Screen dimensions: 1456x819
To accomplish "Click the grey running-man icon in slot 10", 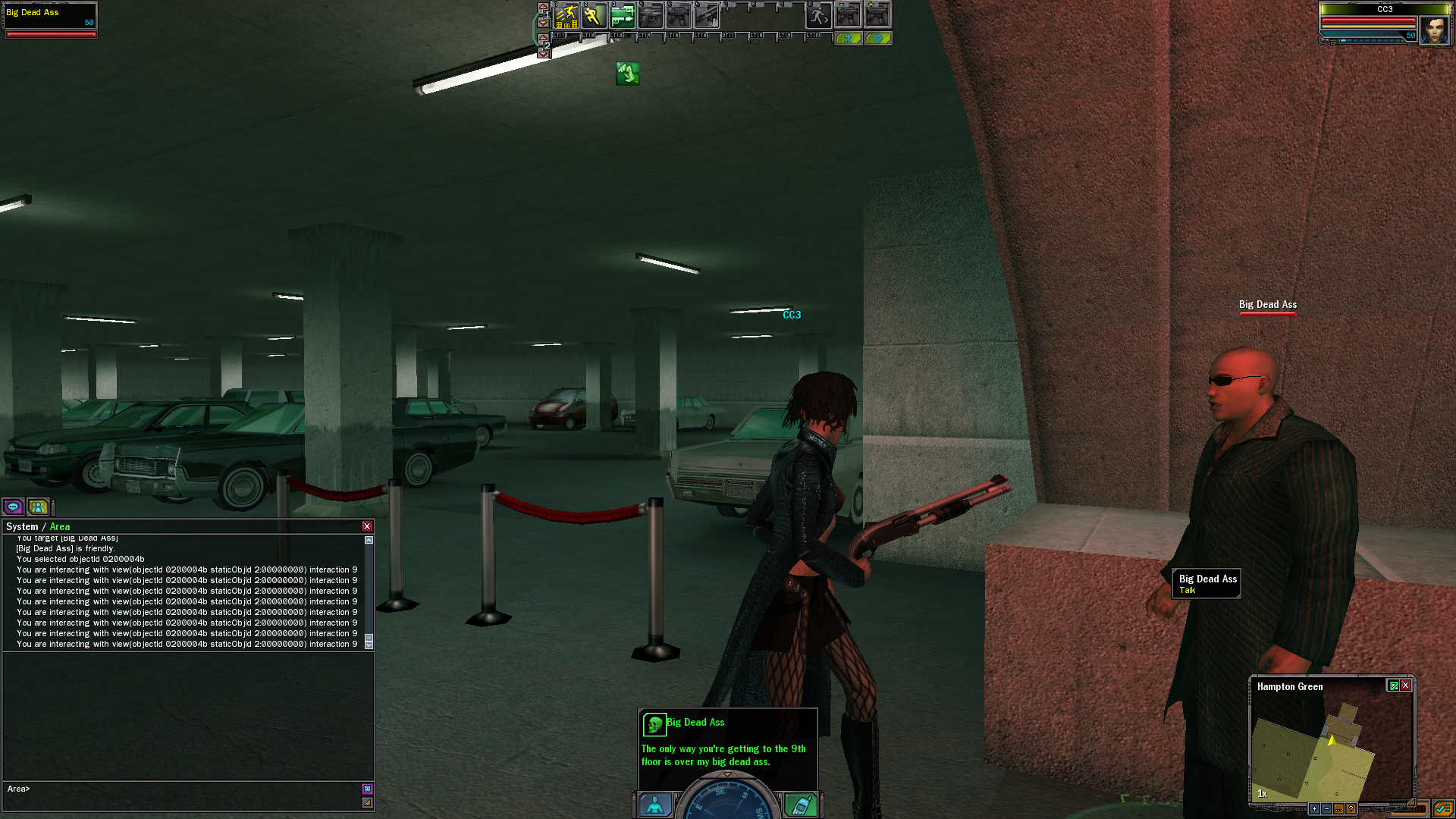I will point(818,16).
